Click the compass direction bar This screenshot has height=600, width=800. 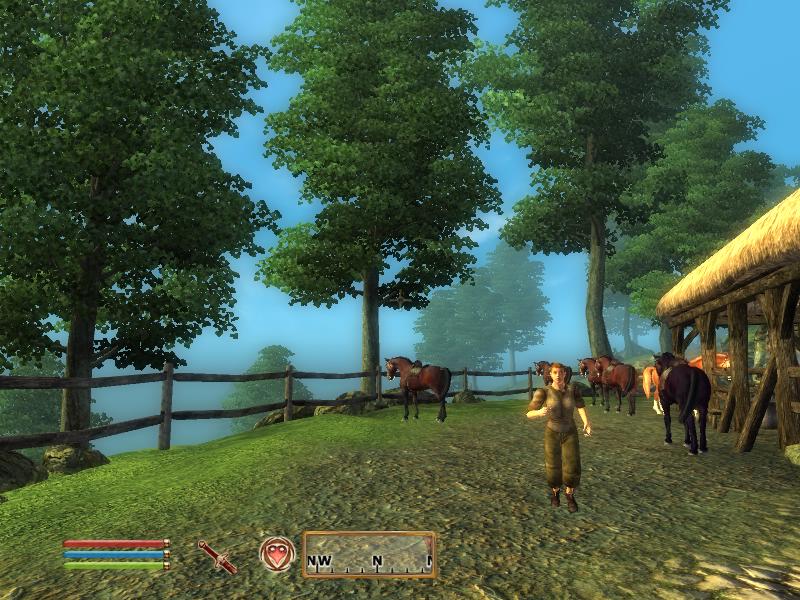(369, 555)
